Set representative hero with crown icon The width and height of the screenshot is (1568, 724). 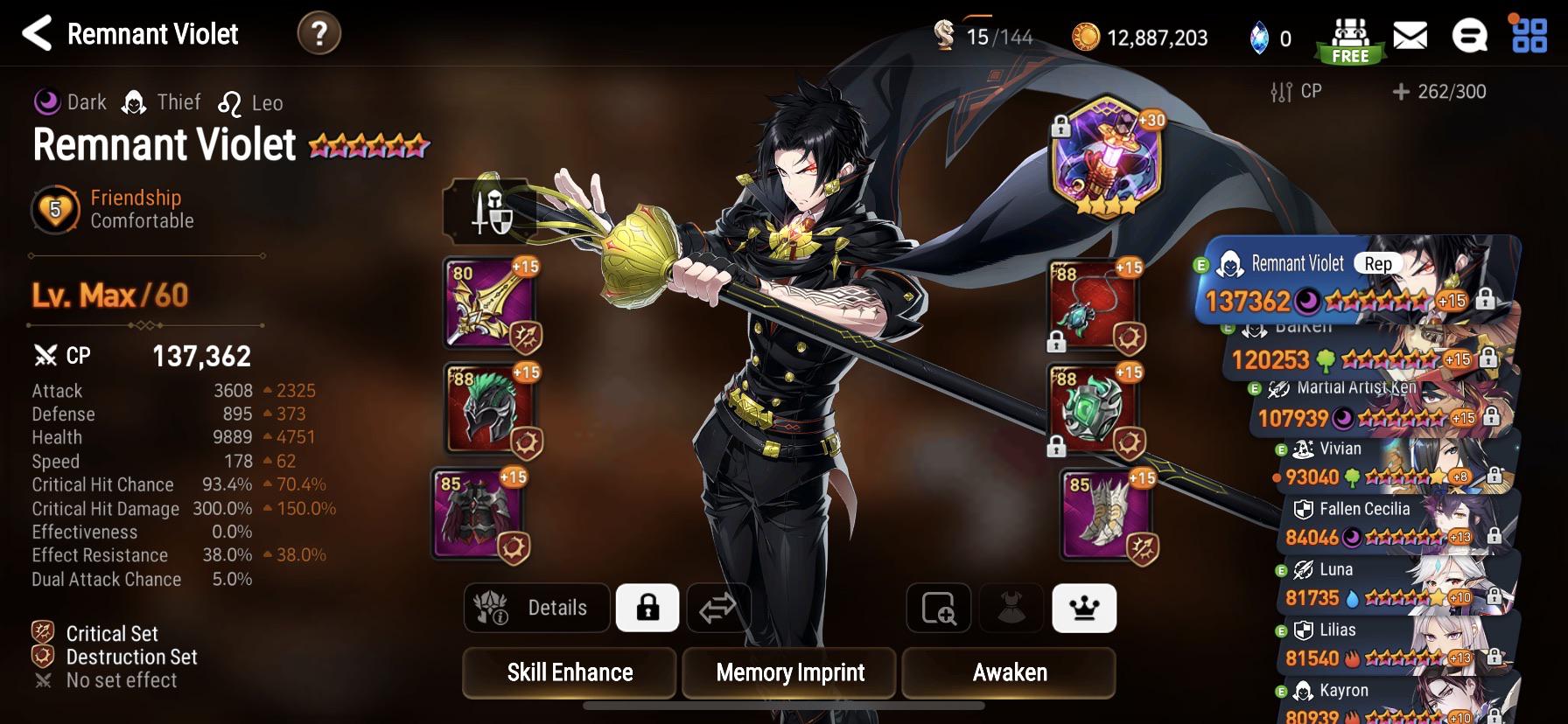[1084, 608]
